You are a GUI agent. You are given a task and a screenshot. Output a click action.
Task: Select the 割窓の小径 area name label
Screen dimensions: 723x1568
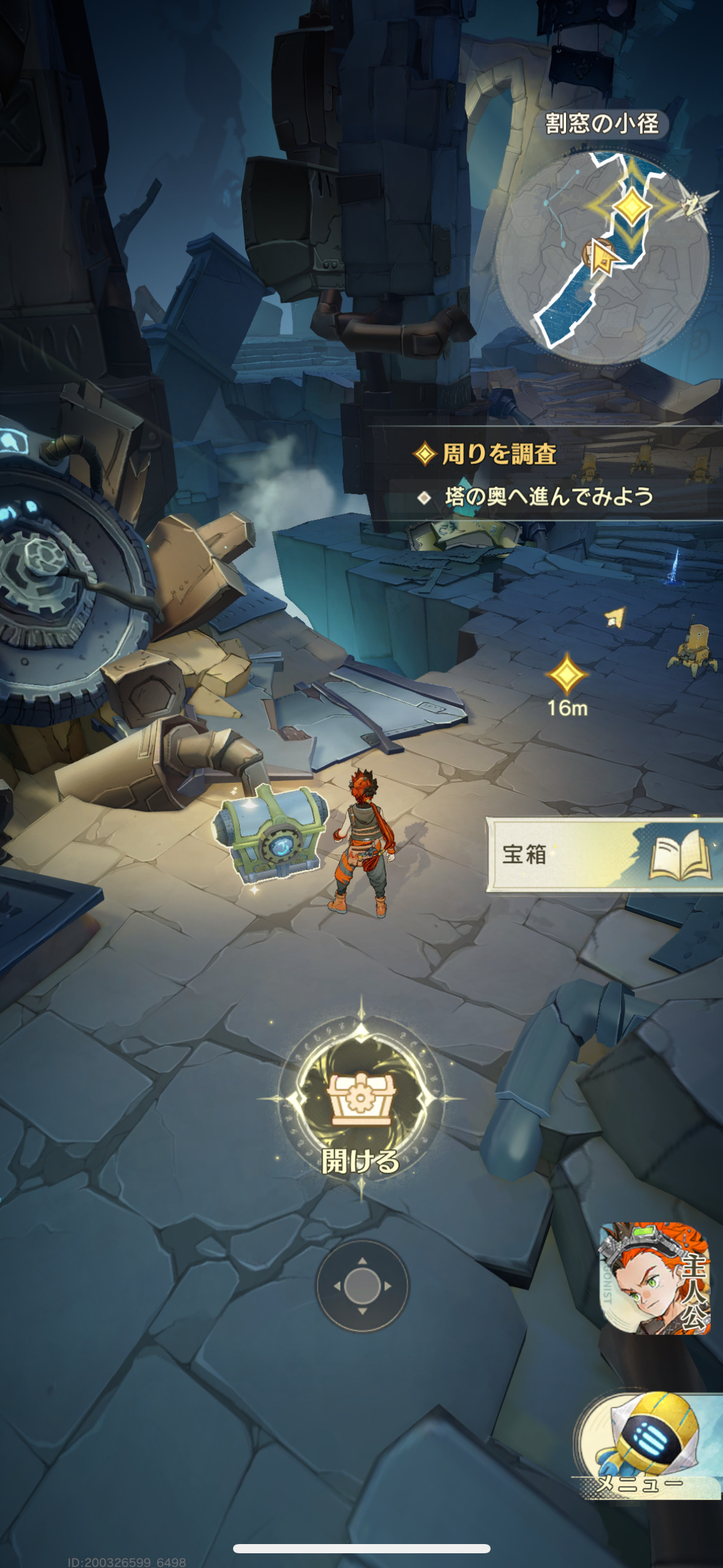602,124
